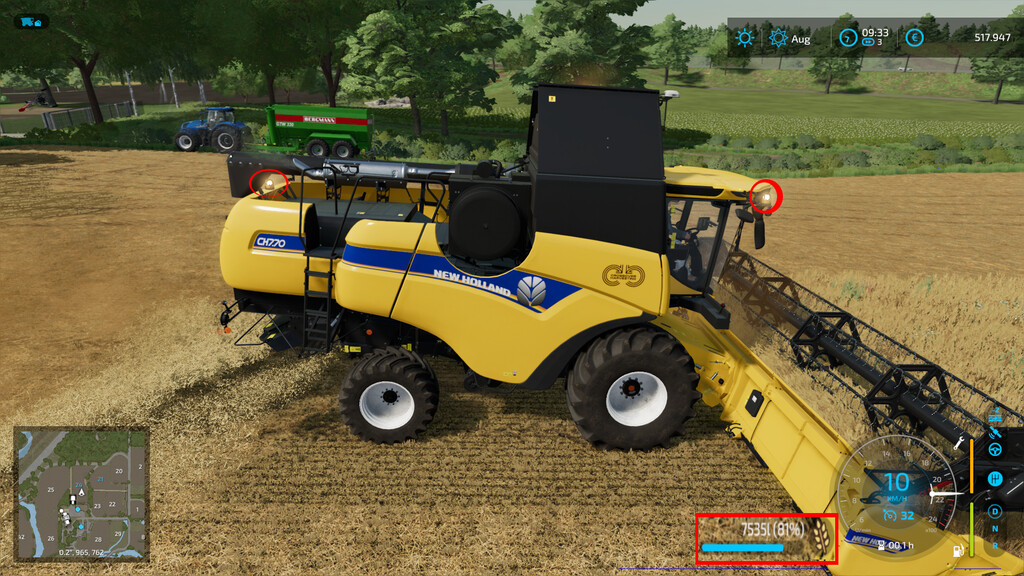1024x576 pixels.
Task: Click the shop cart icon
Action: pos(29,21)
